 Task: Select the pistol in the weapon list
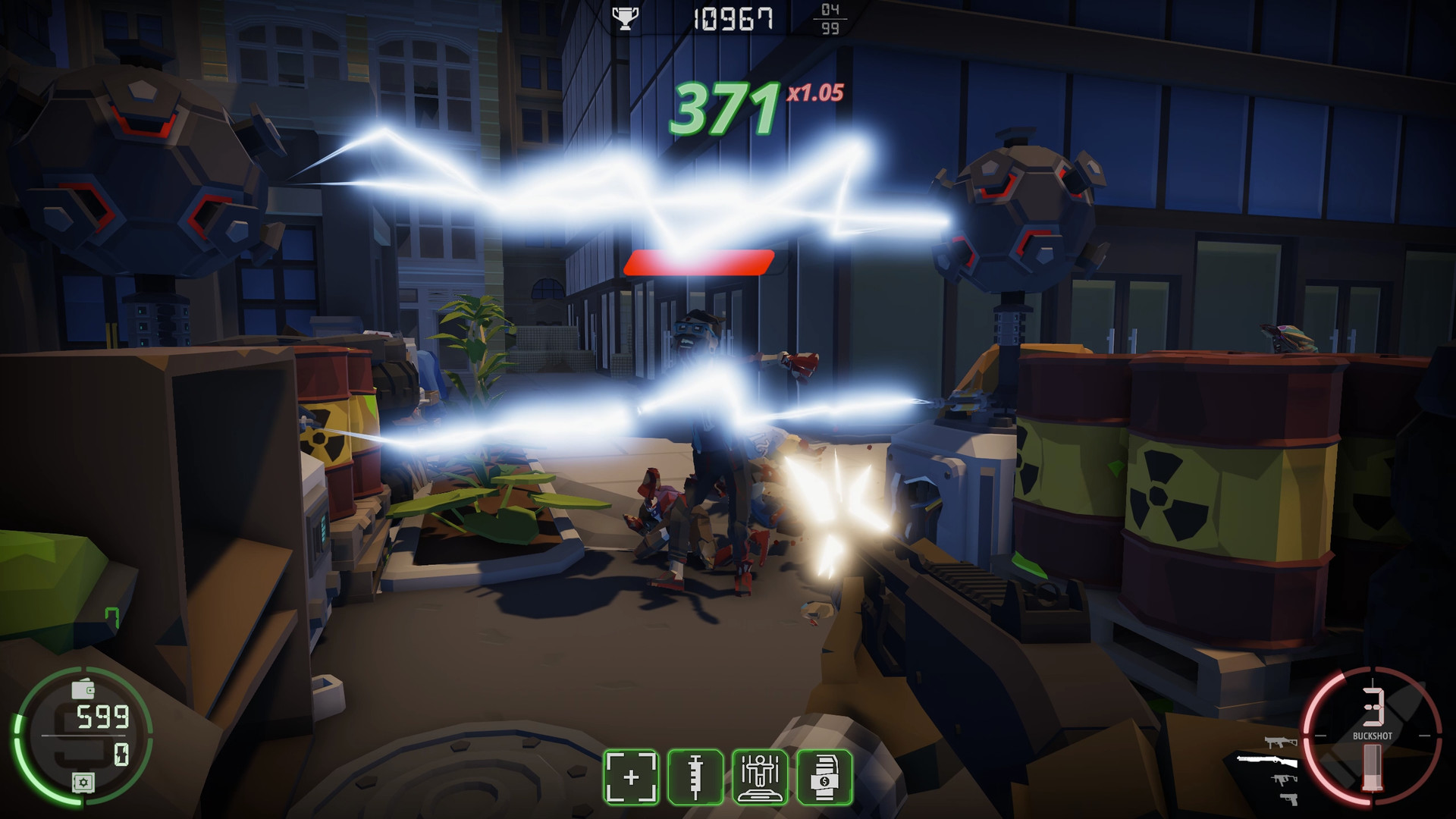1289,799
